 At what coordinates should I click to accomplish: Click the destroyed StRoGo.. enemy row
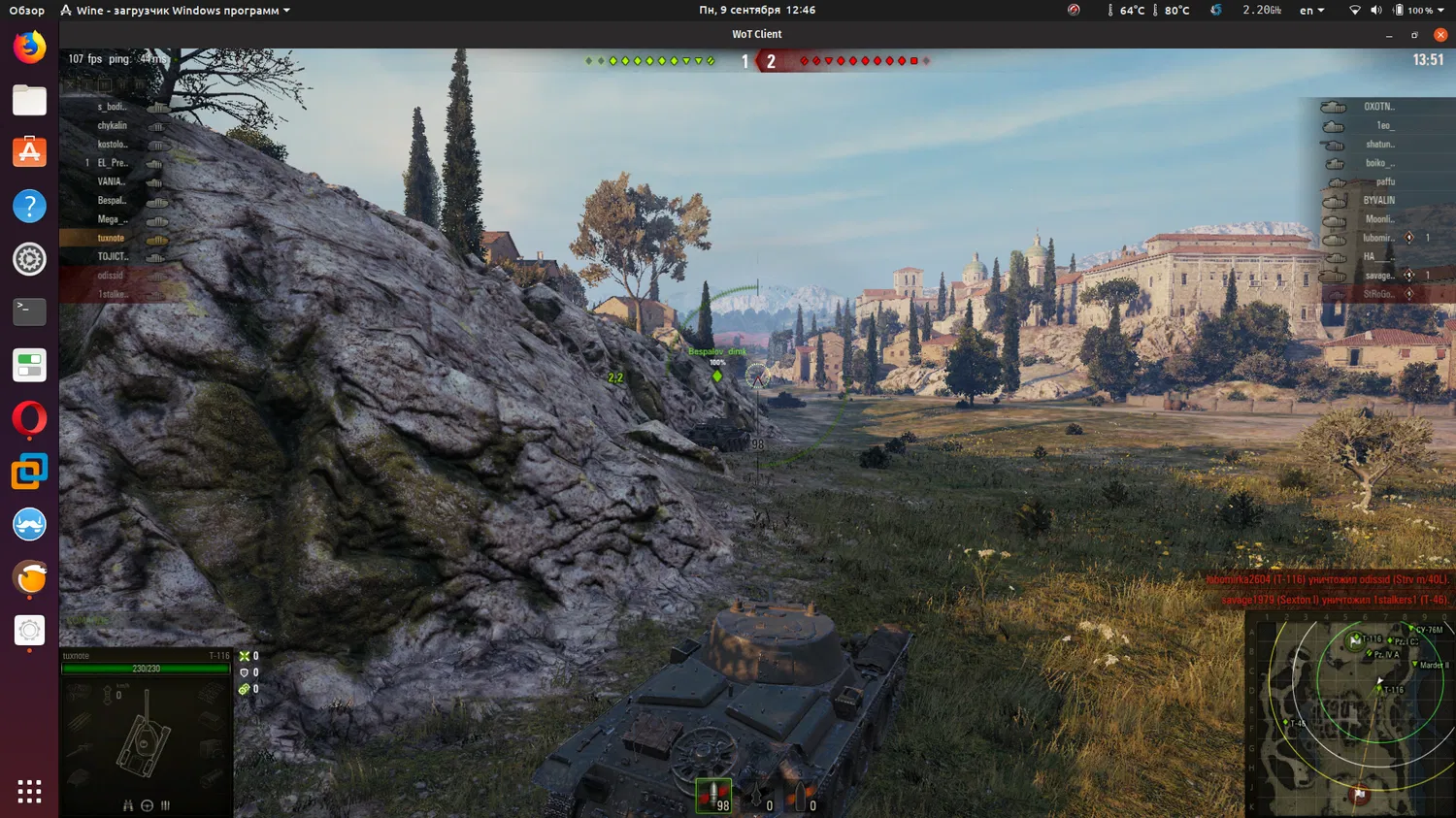[x=1378, y=294]
